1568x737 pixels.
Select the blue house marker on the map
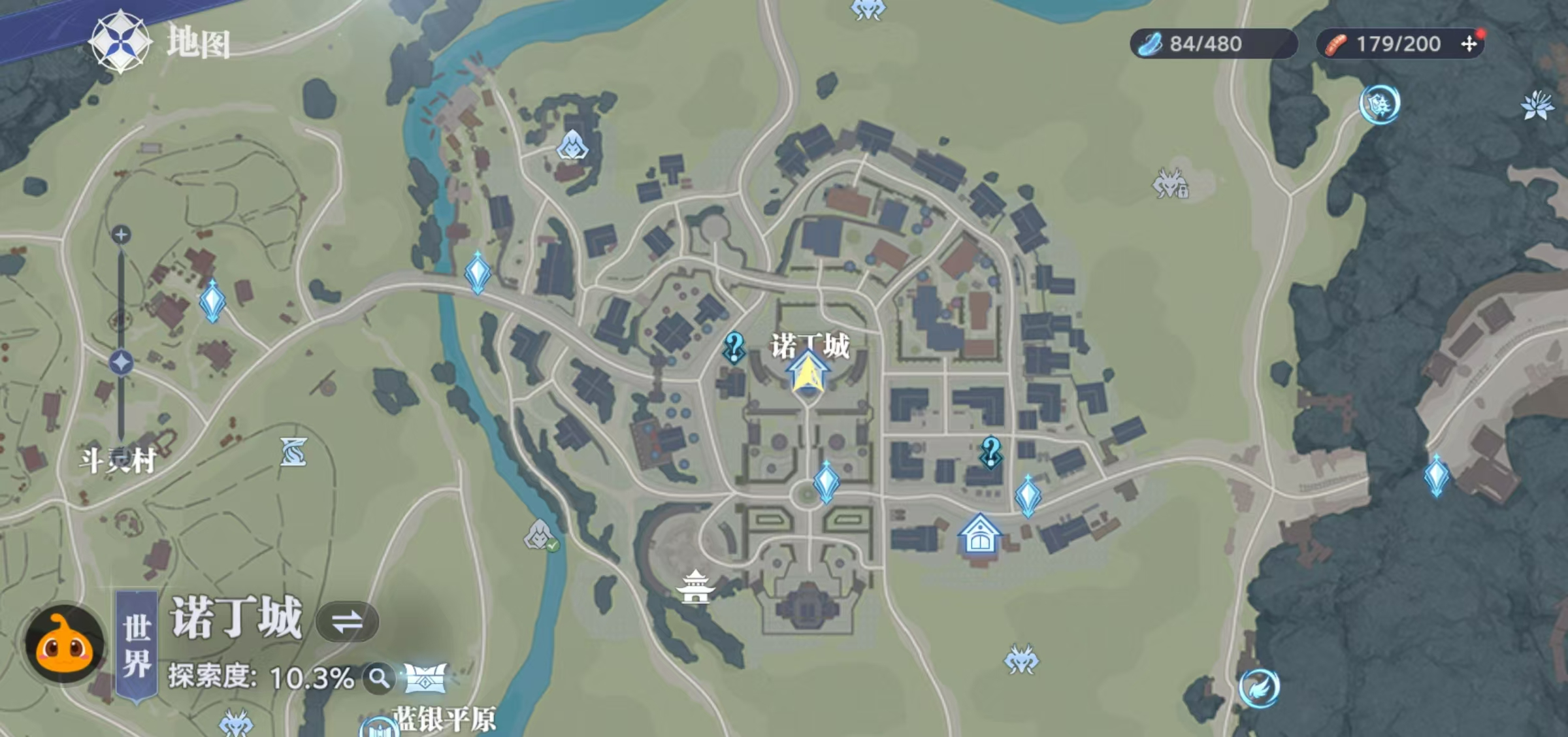coord(979,535)
